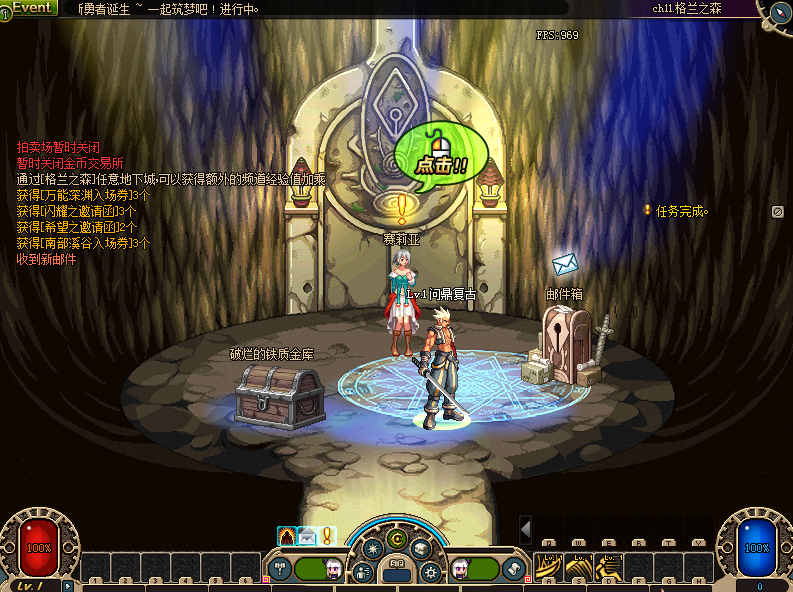Image resolution: width=793 pixels, height=592 pixels.
Task: Activate the skill on the S key slot
Action: 580,567
